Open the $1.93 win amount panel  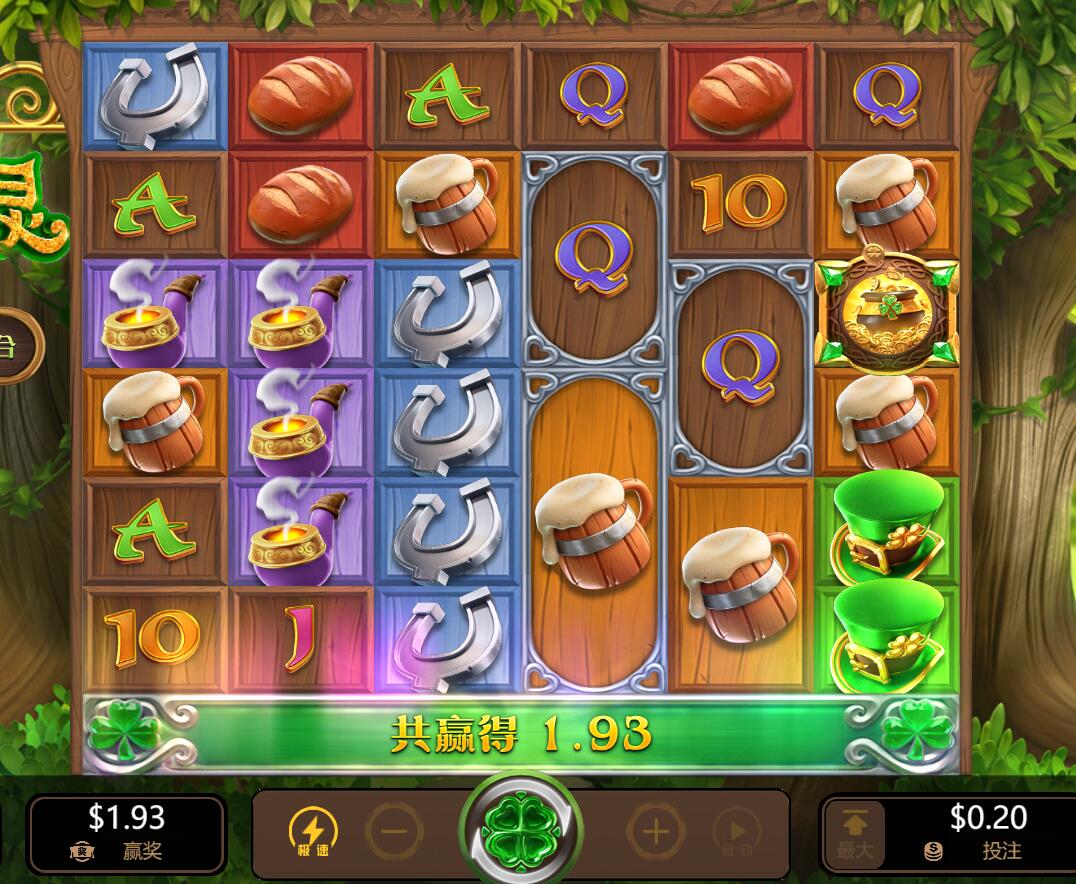[x=126, y=832]
